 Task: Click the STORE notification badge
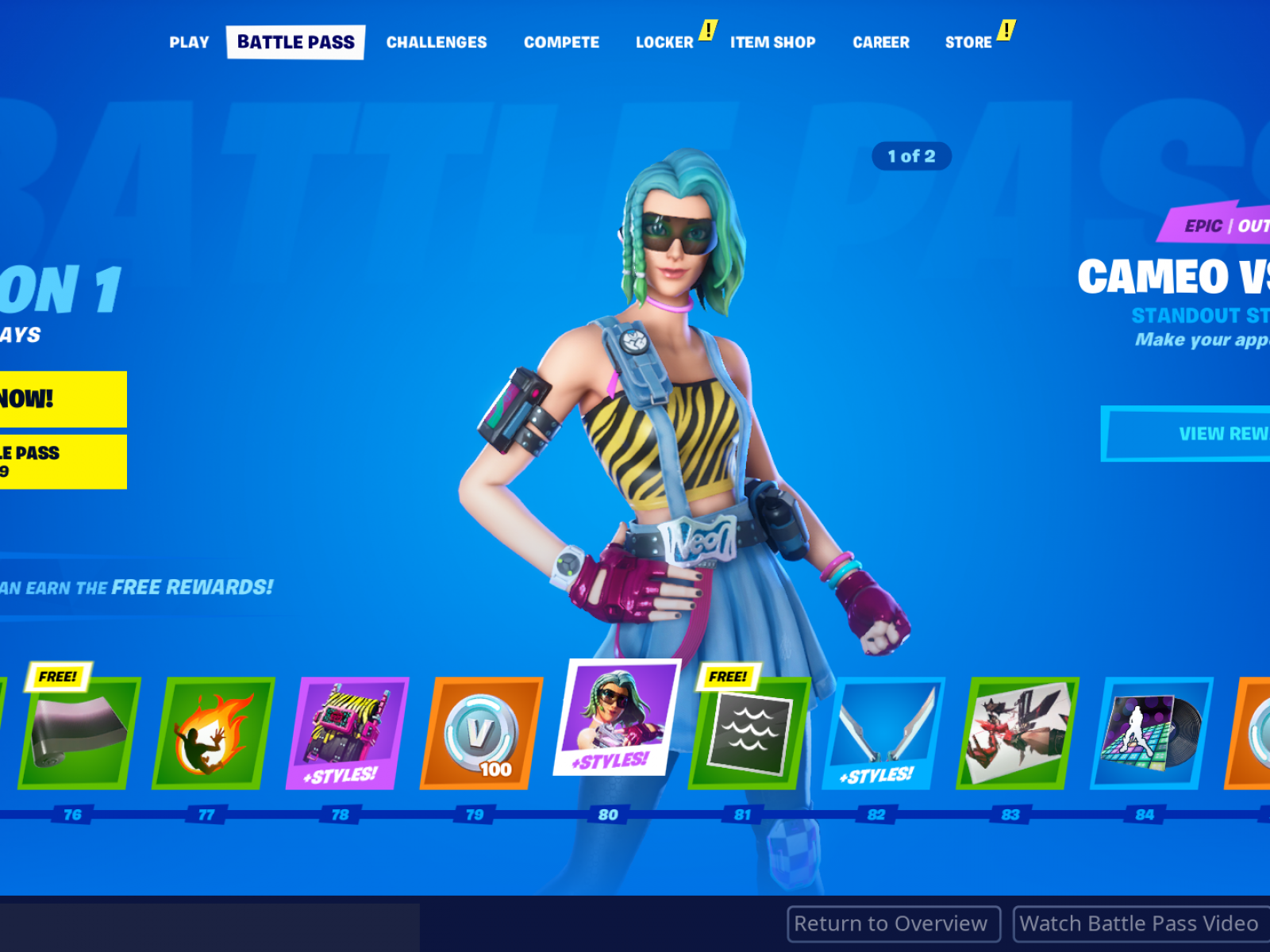[x=1006, y=29]
